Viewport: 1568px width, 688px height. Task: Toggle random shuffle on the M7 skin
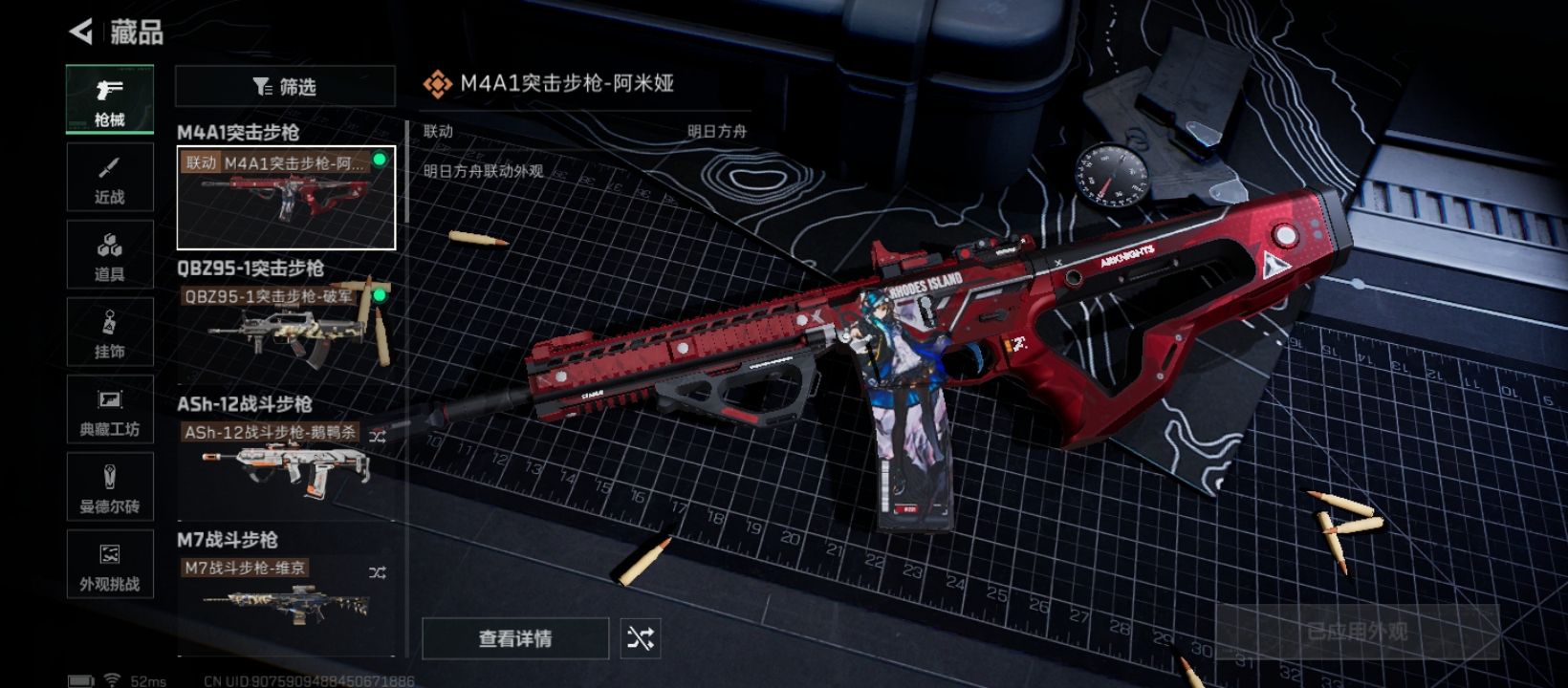[x=378, y=572]
